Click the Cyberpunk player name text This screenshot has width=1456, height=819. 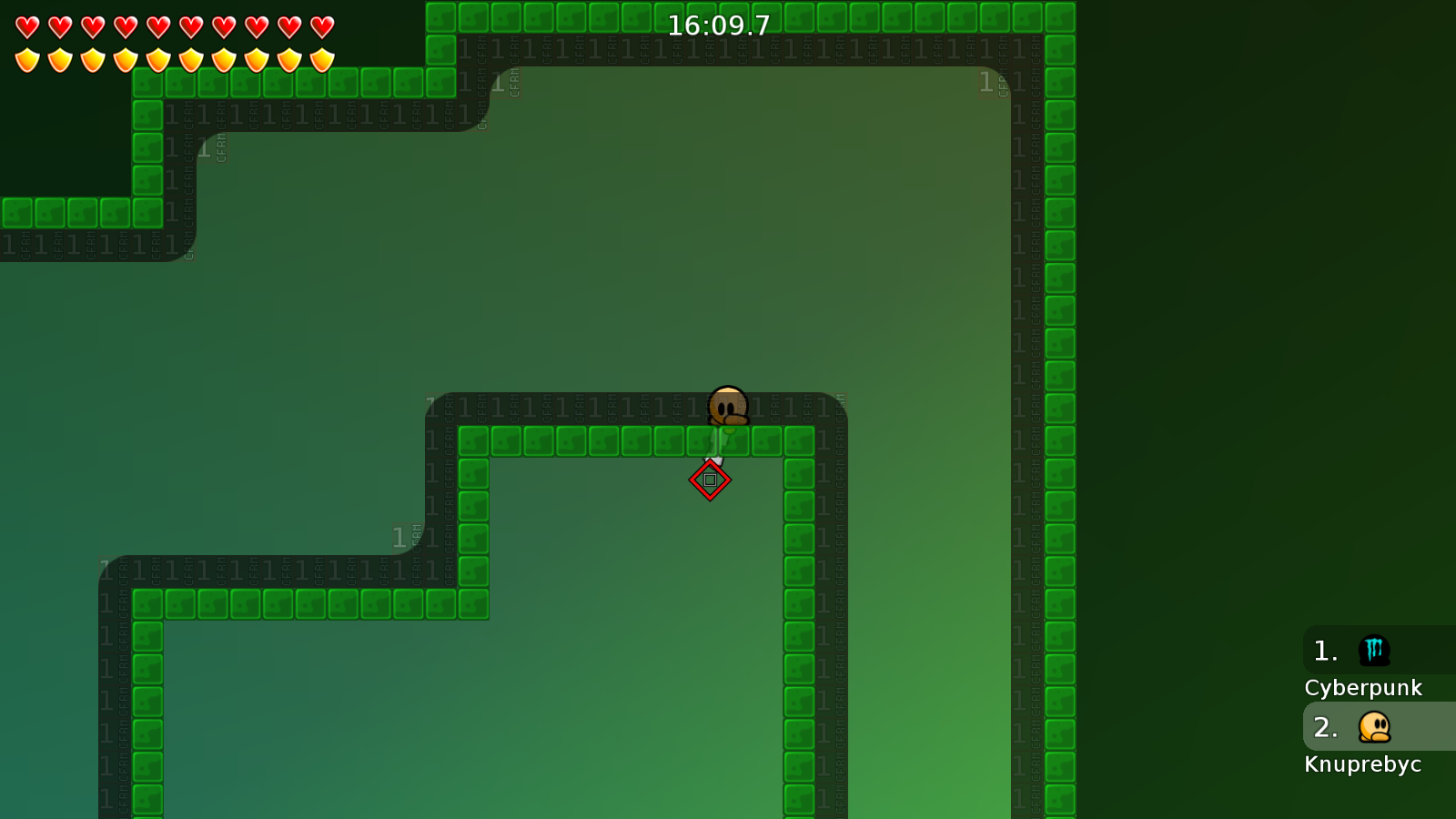coord(1364,688)
